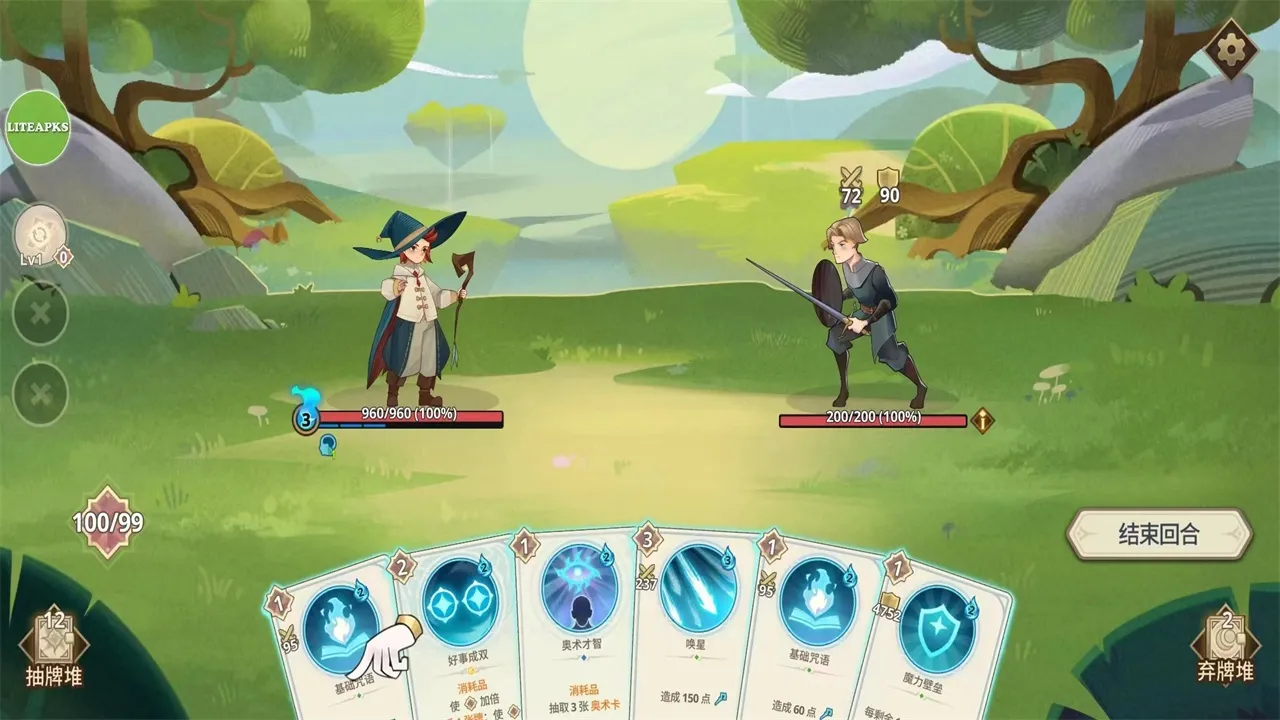Click the LITEAPKS badge in top-left corner
1280x720 pixels.
pos(38,128)
